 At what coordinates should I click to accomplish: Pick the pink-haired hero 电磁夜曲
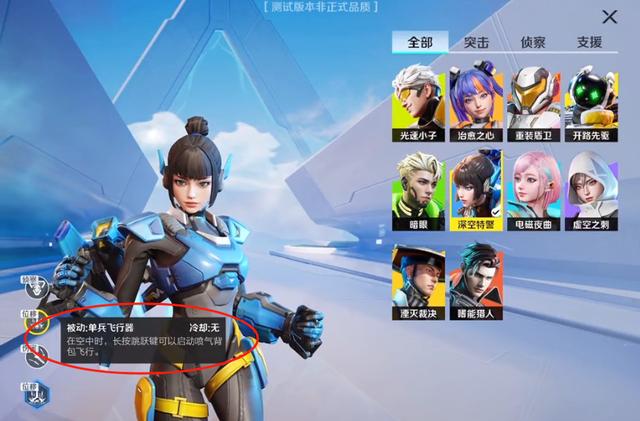click(534, 186)
